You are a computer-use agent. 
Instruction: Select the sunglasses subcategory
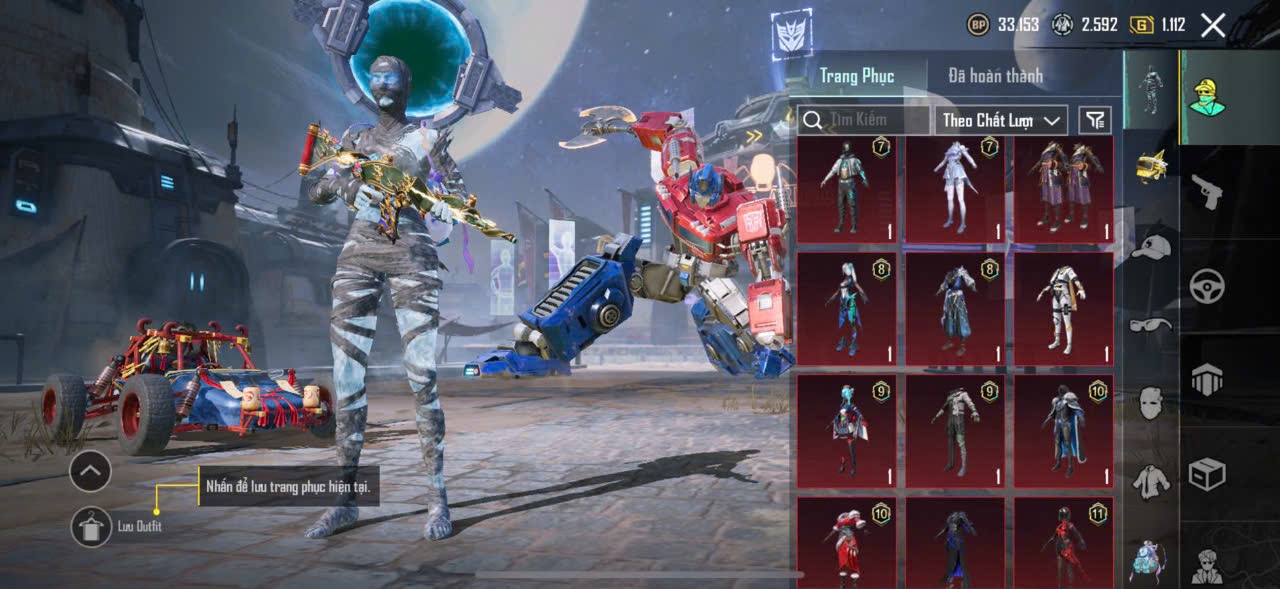[x=1151, y=325]
